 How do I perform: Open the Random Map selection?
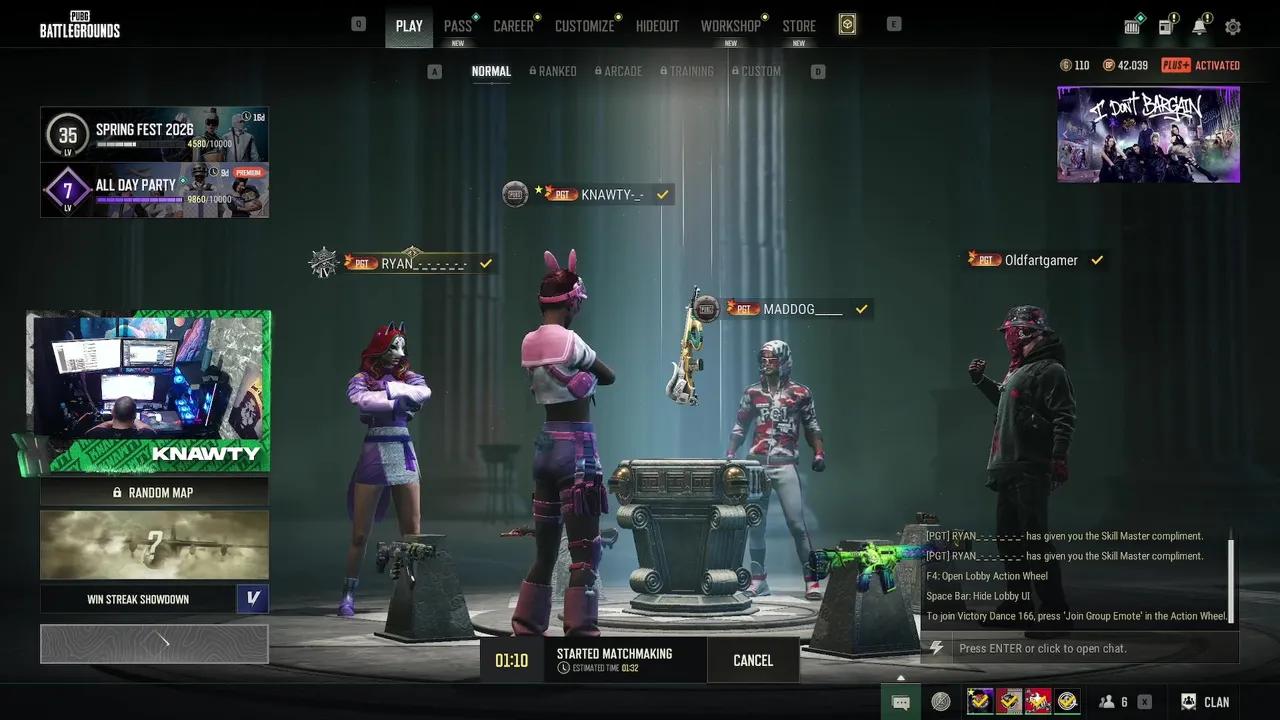click(154, 492)
